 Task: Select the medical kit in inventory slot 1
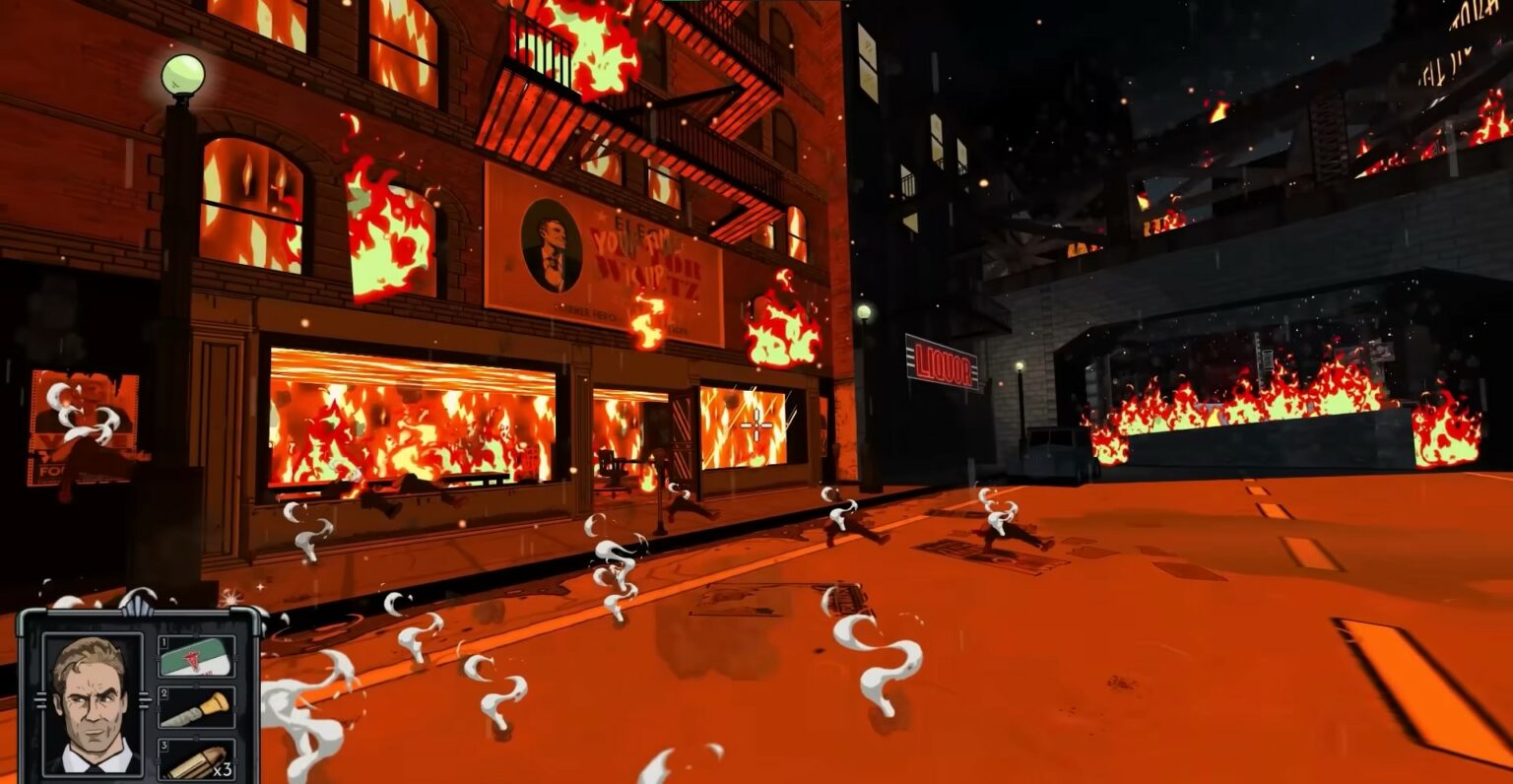194,656
